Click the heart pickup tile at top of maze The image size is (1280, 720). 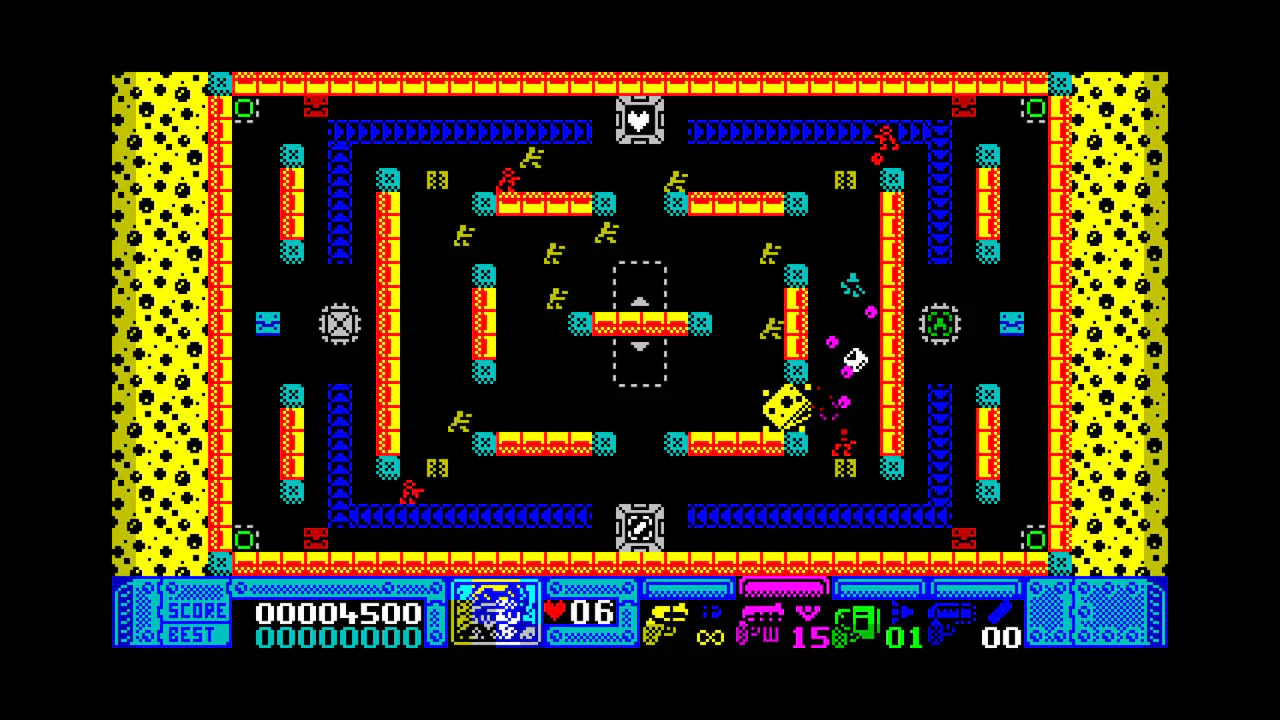[639, 121]
